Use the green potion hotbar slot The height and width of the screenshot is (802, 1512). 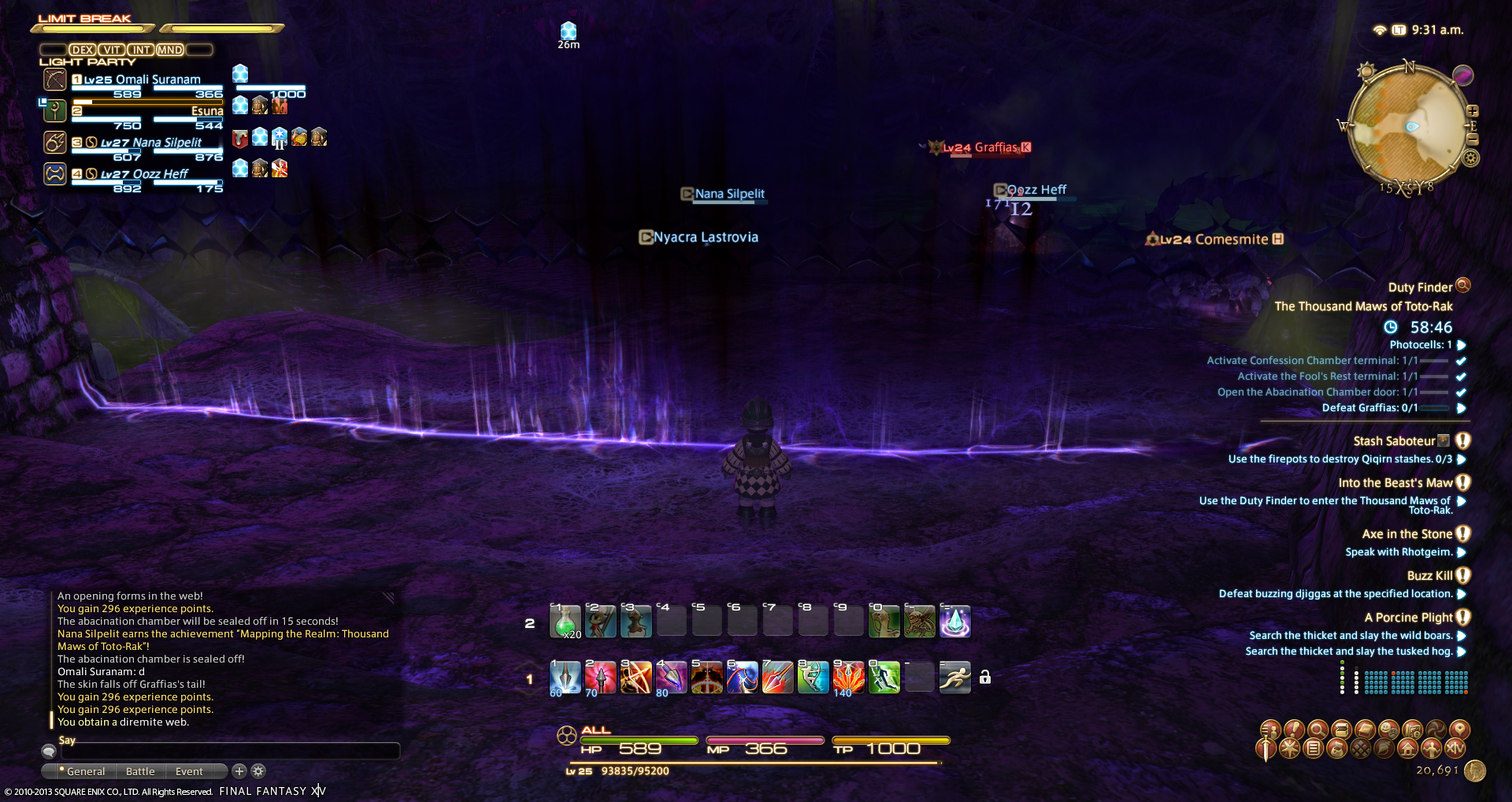click(565, 622)
